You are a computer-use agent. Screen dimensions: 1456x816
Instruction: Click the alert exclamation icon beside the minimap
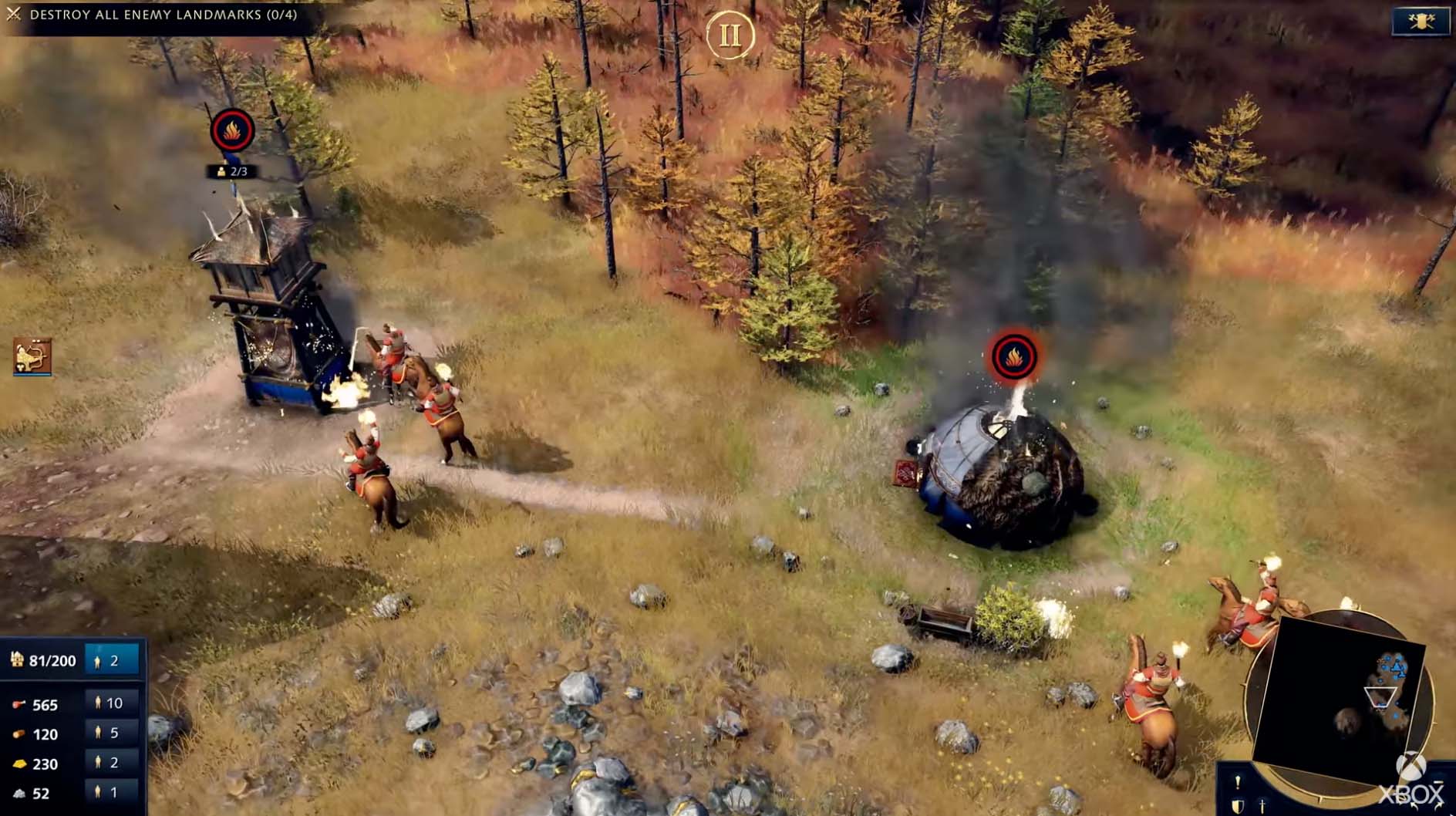click(1238, 782)
